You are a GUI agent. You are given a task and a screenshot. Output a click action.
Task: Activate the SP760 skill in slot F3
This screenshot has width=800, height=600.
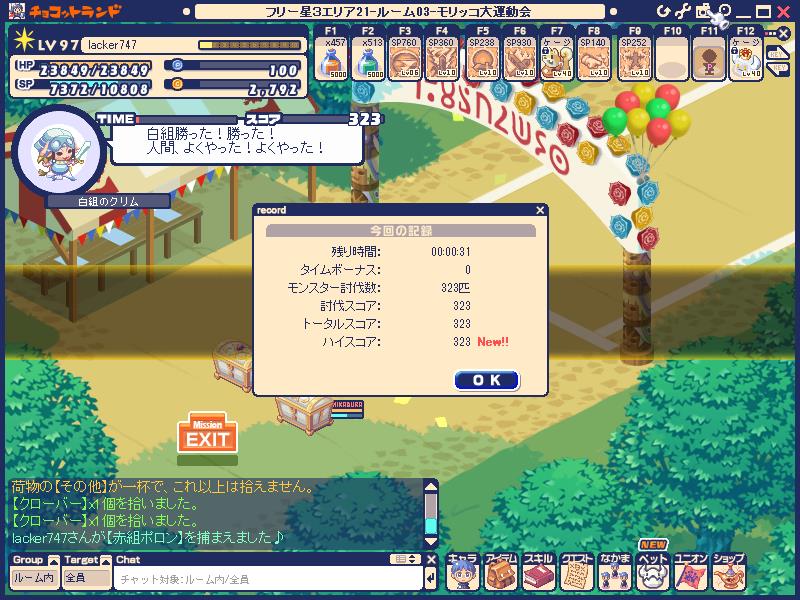tap(405, 62)
